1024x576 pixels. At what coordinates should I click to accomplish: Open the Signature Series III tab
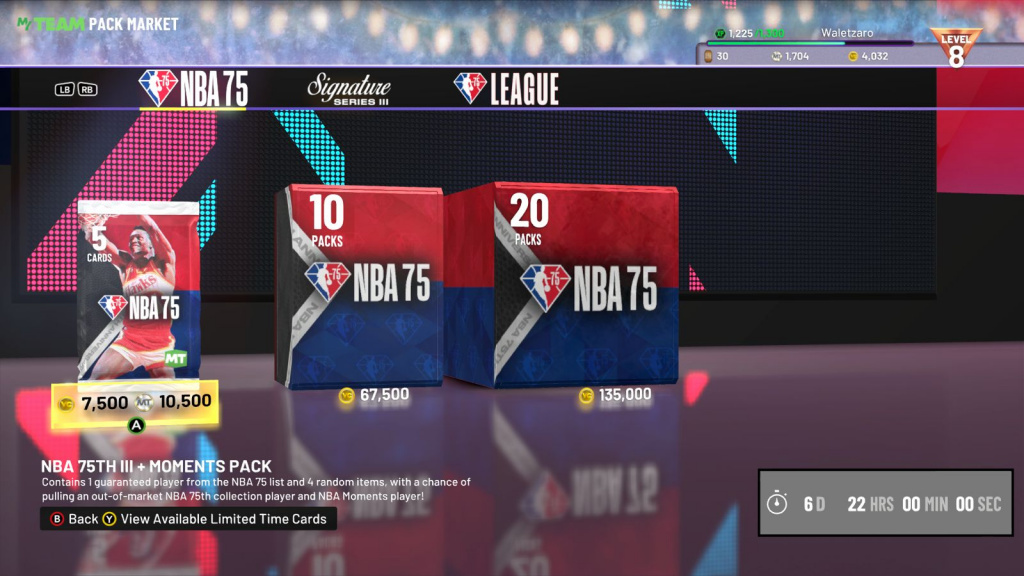[x=348, y=89]
